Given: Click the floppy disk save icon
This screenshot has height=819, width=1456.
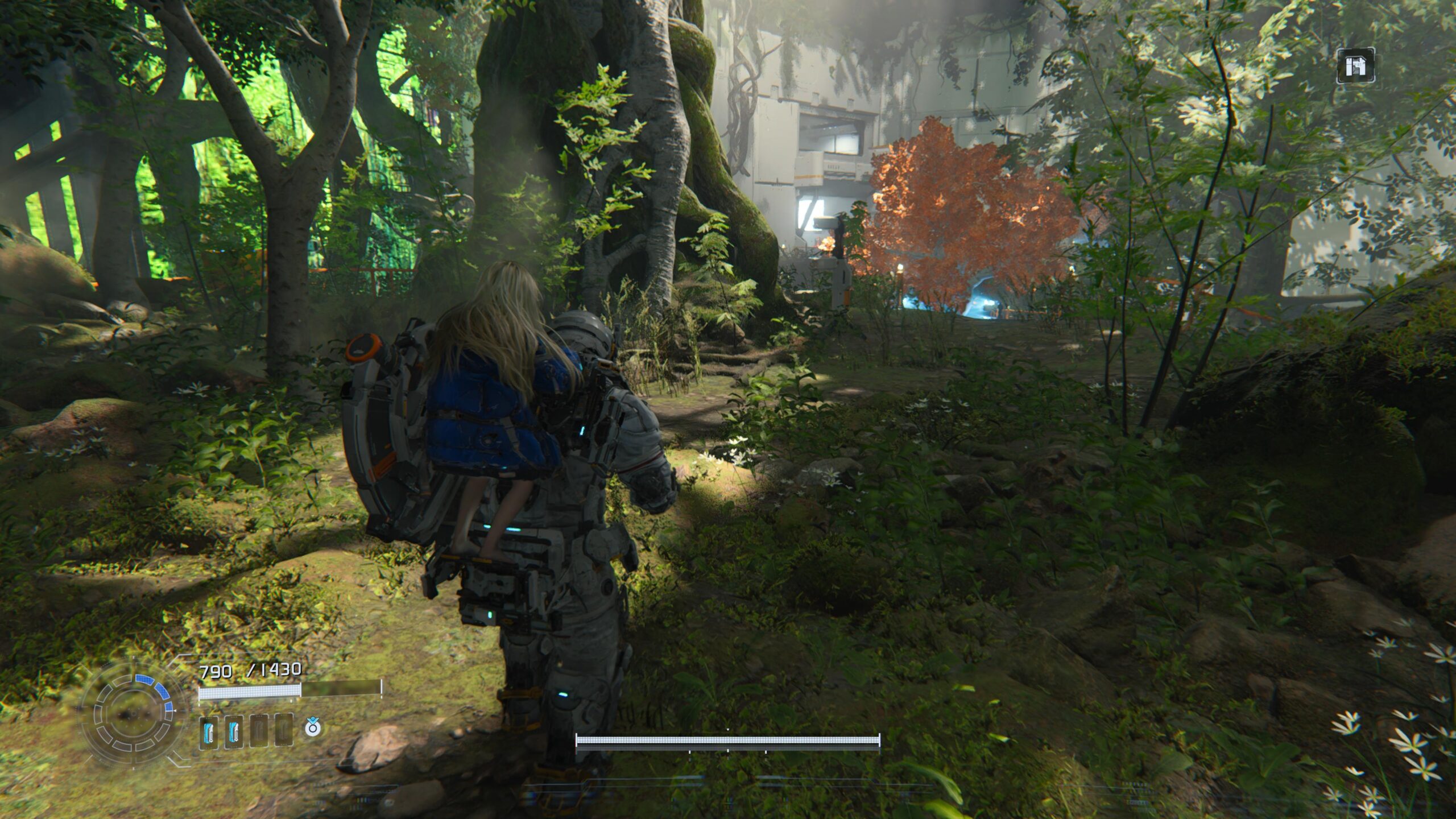Looking at the screenshot, I should [1355, 67].
